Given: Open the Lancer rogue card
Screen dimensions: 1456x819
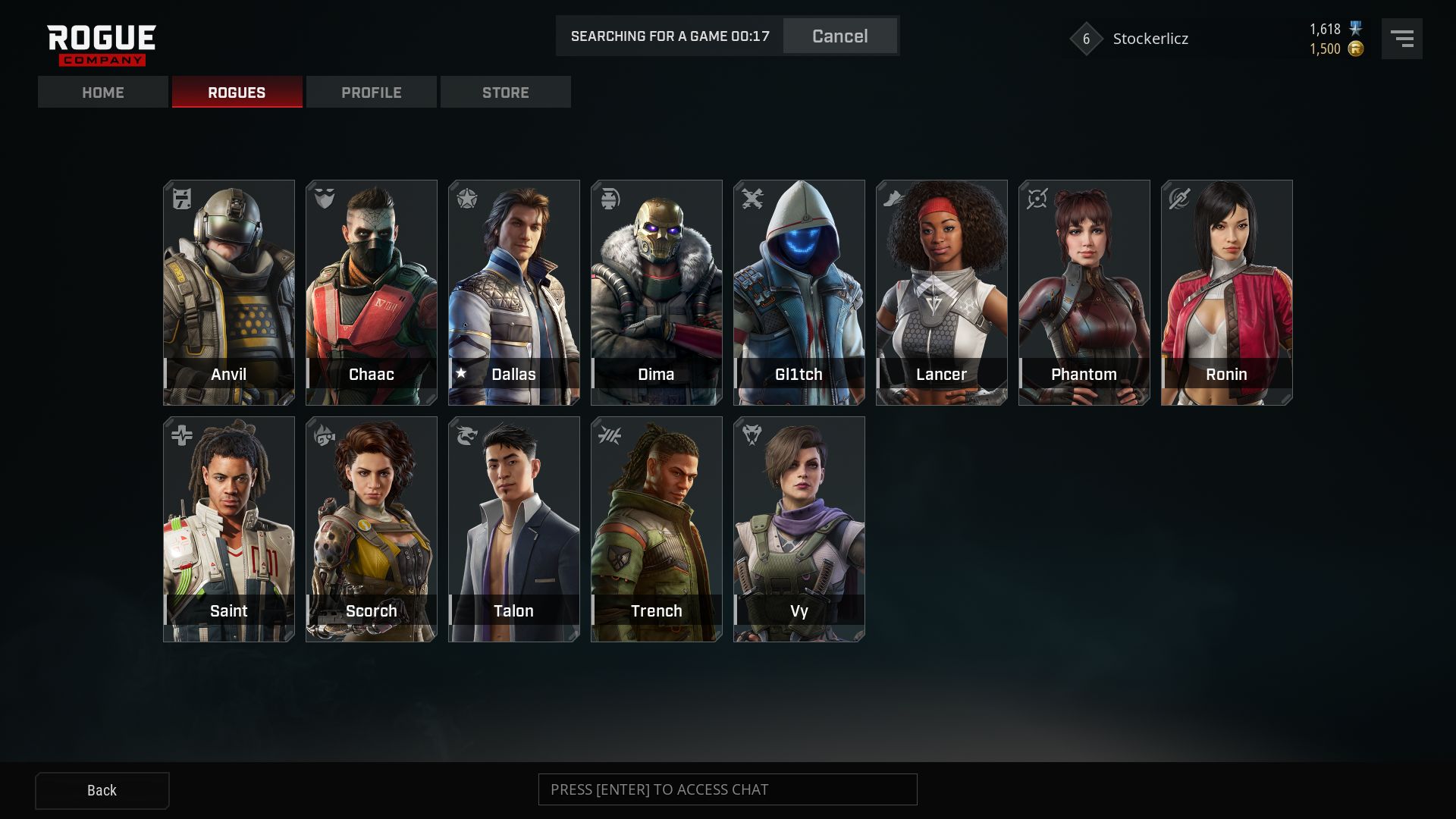Looking at the screenshot, I should pos(942,292).
